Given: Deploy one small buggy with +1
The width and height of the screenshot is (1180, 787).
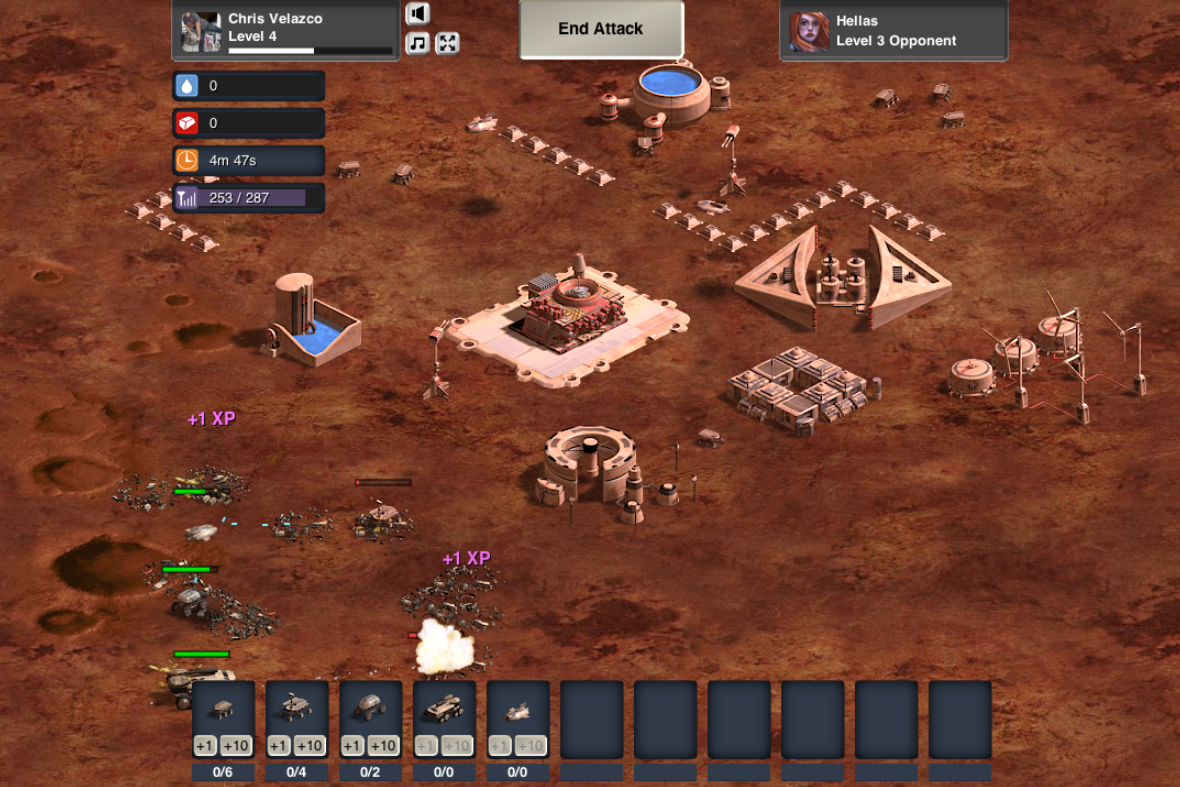Looking at the screenshot, I should [205, 746].
